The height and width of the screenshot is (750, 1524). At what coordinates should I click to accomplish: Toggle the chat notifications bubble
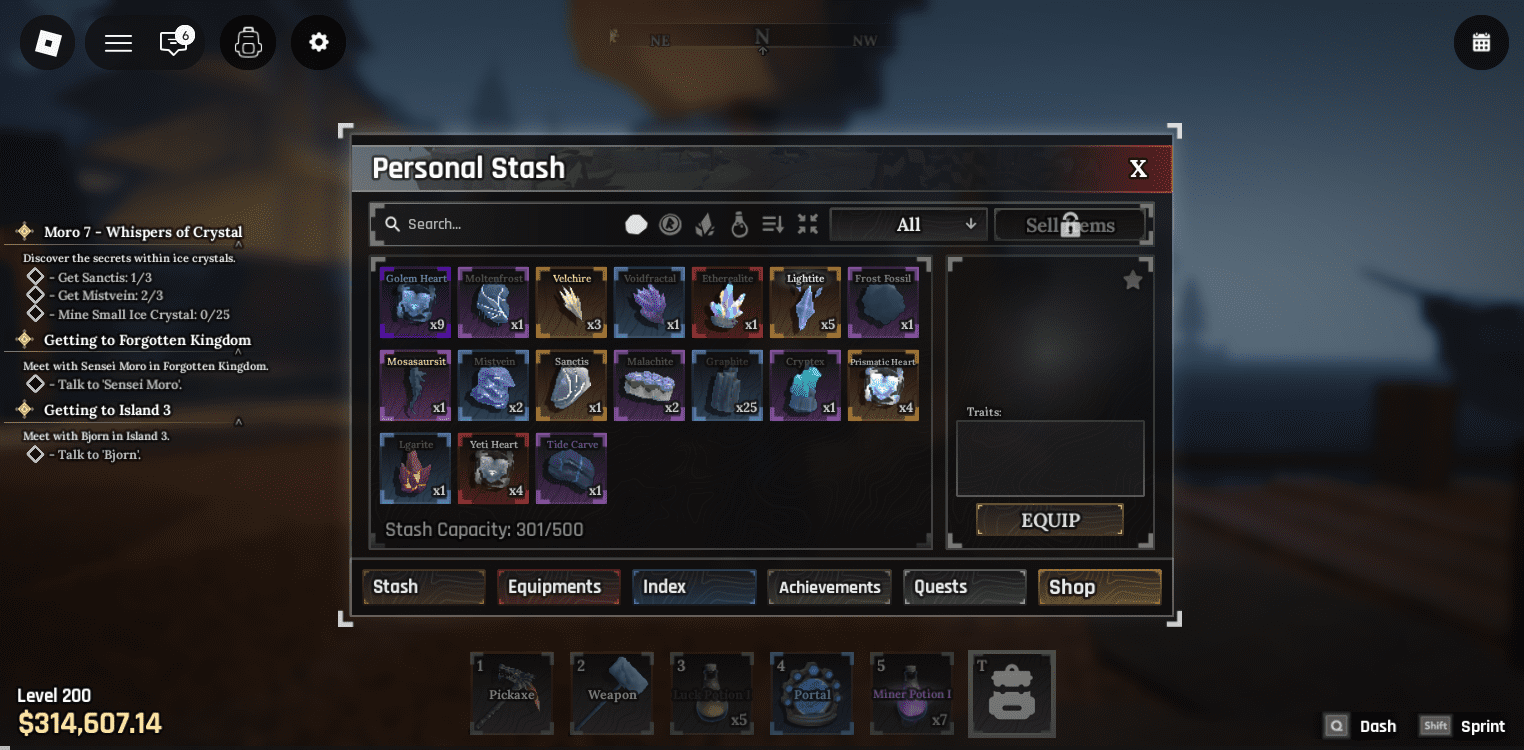coord(175,42)
